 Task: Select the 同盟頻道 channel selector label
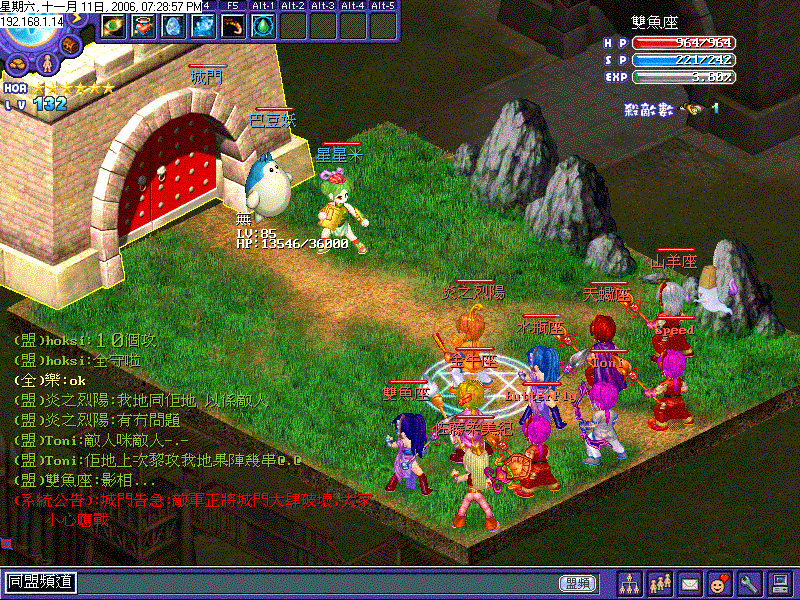pos(41,582)
